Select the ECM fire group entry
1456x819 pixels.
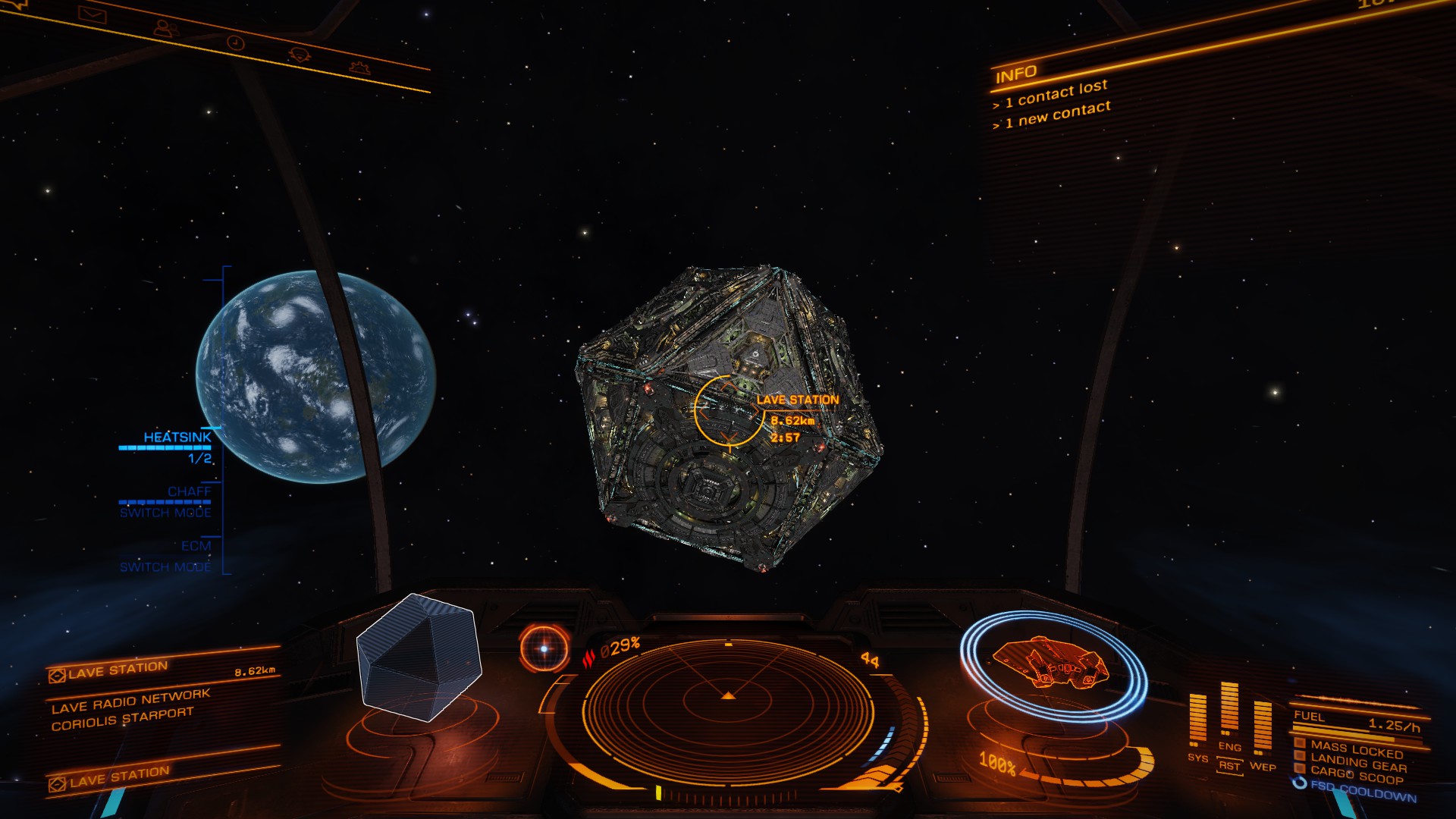pos(196,546)
